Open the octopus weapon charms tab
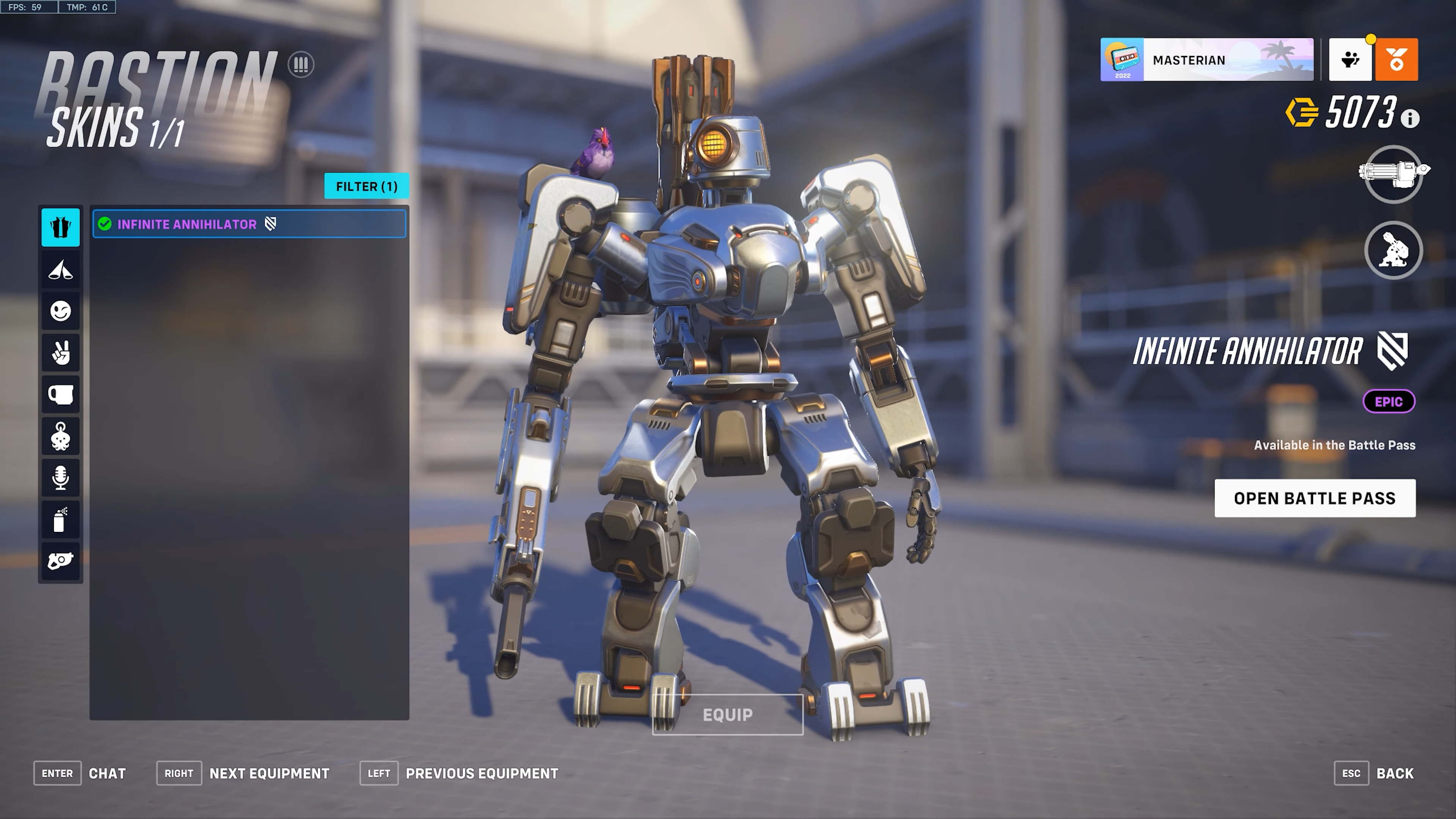This screenshot has width=1456, height=819. [x=61, y=436]
